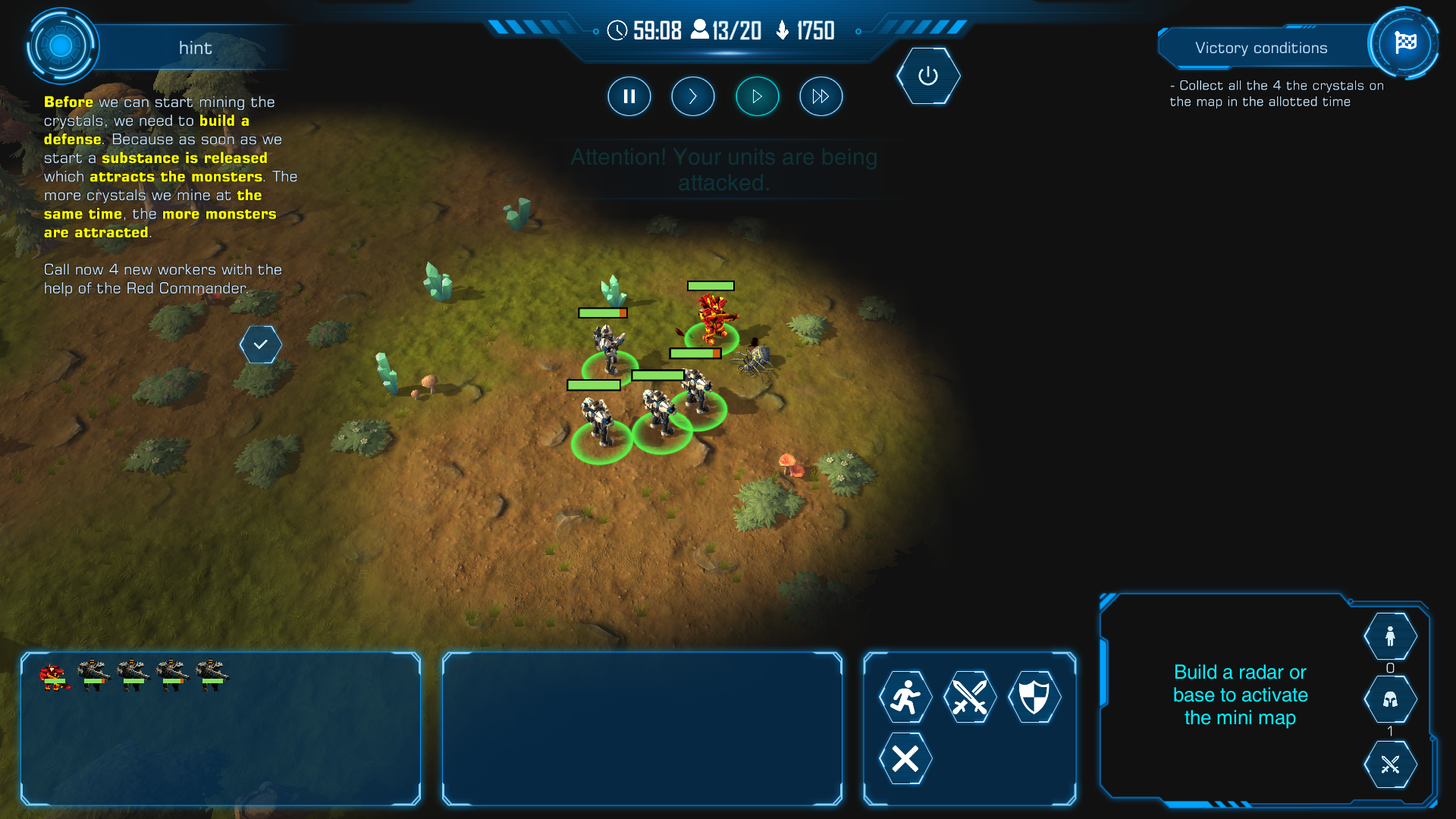
Task: Issue the crossed-swords attack command
Action: 969,697
